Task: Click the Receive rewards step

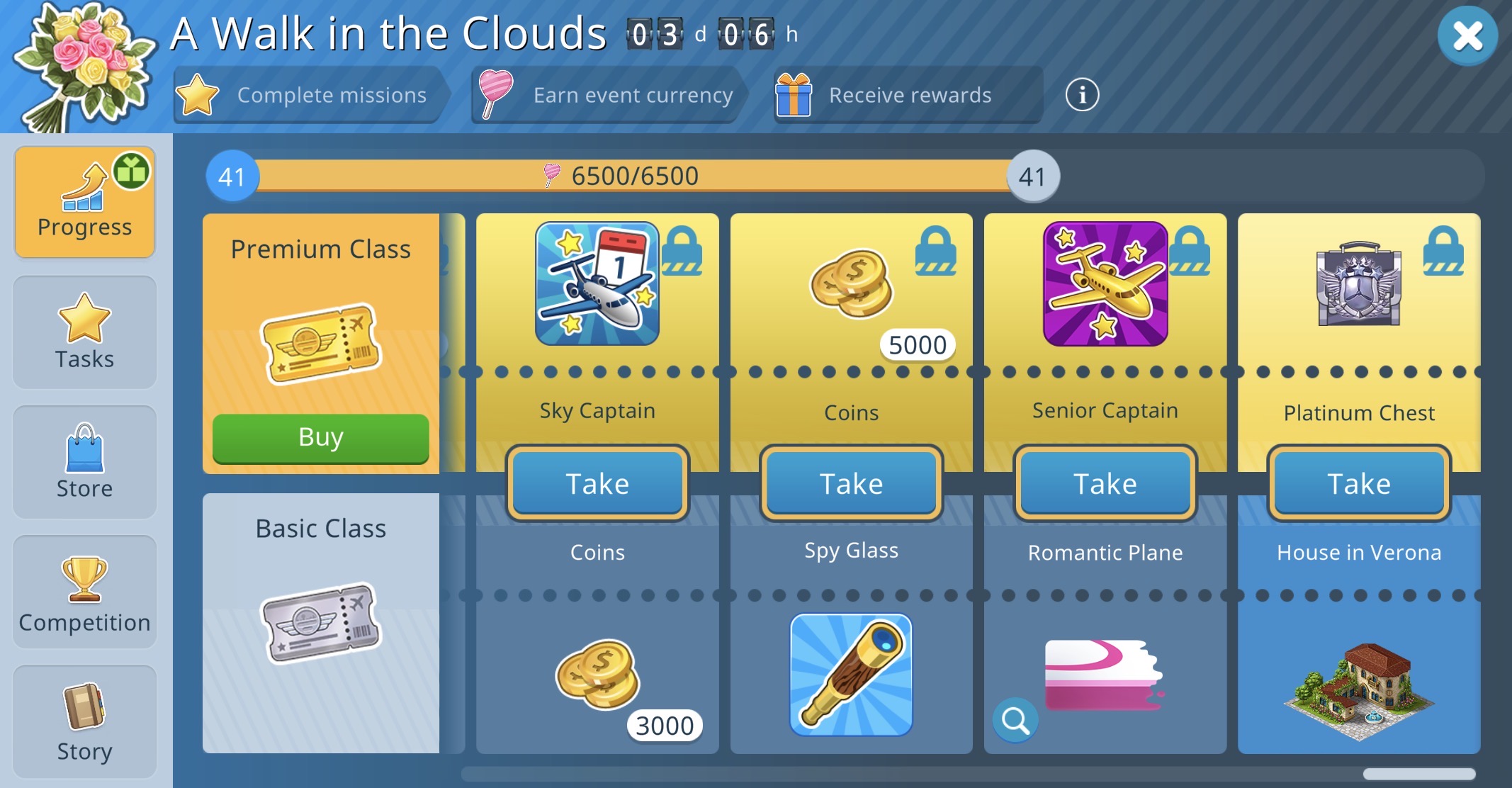Action: click(x=908, y=95)
